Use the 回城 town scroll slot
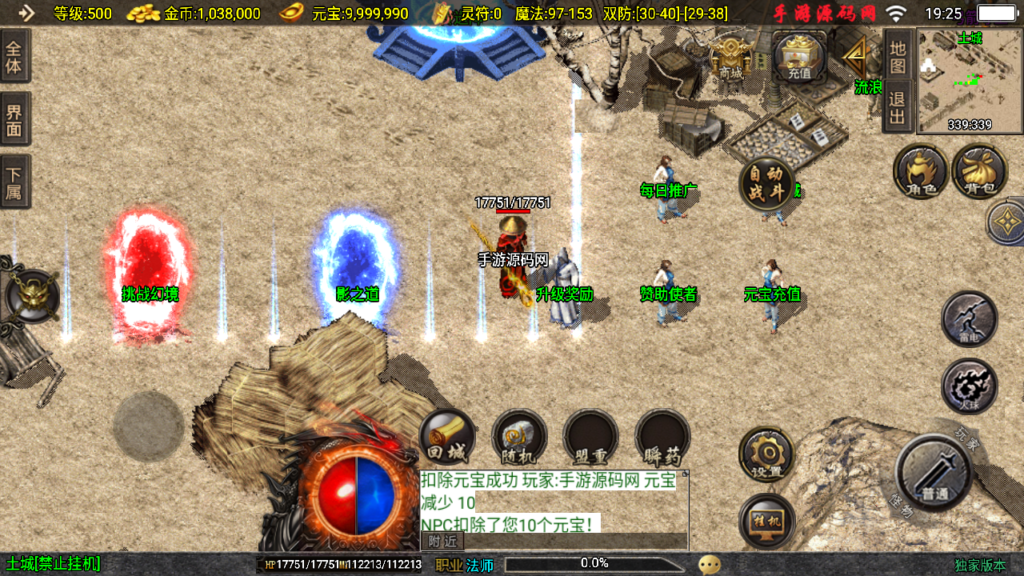The height and width of the screenshot is (576, 1024). (x=447, y=438)
